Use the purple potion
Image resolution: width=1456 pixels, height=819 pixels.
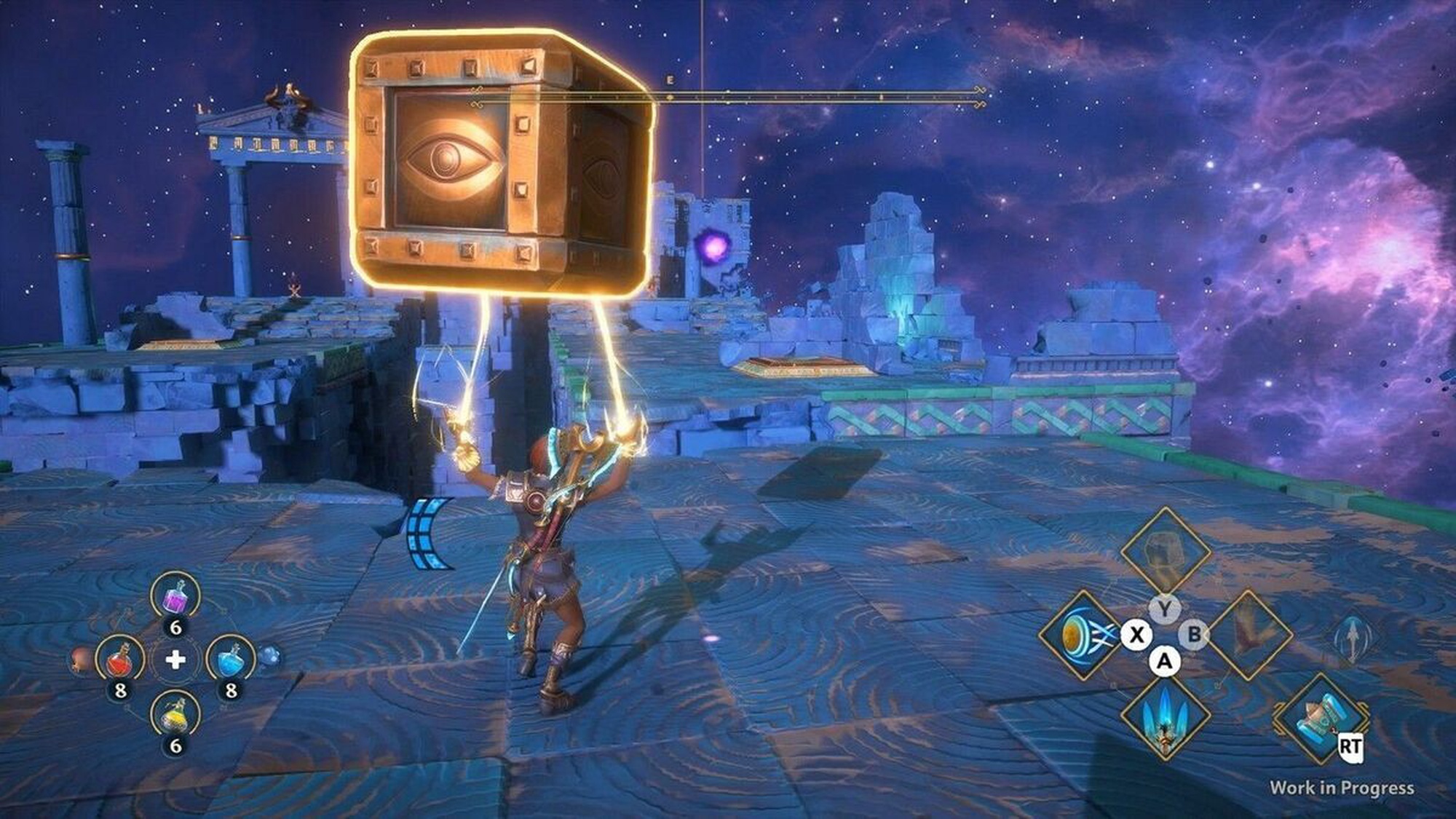click(x=175, y=598)
